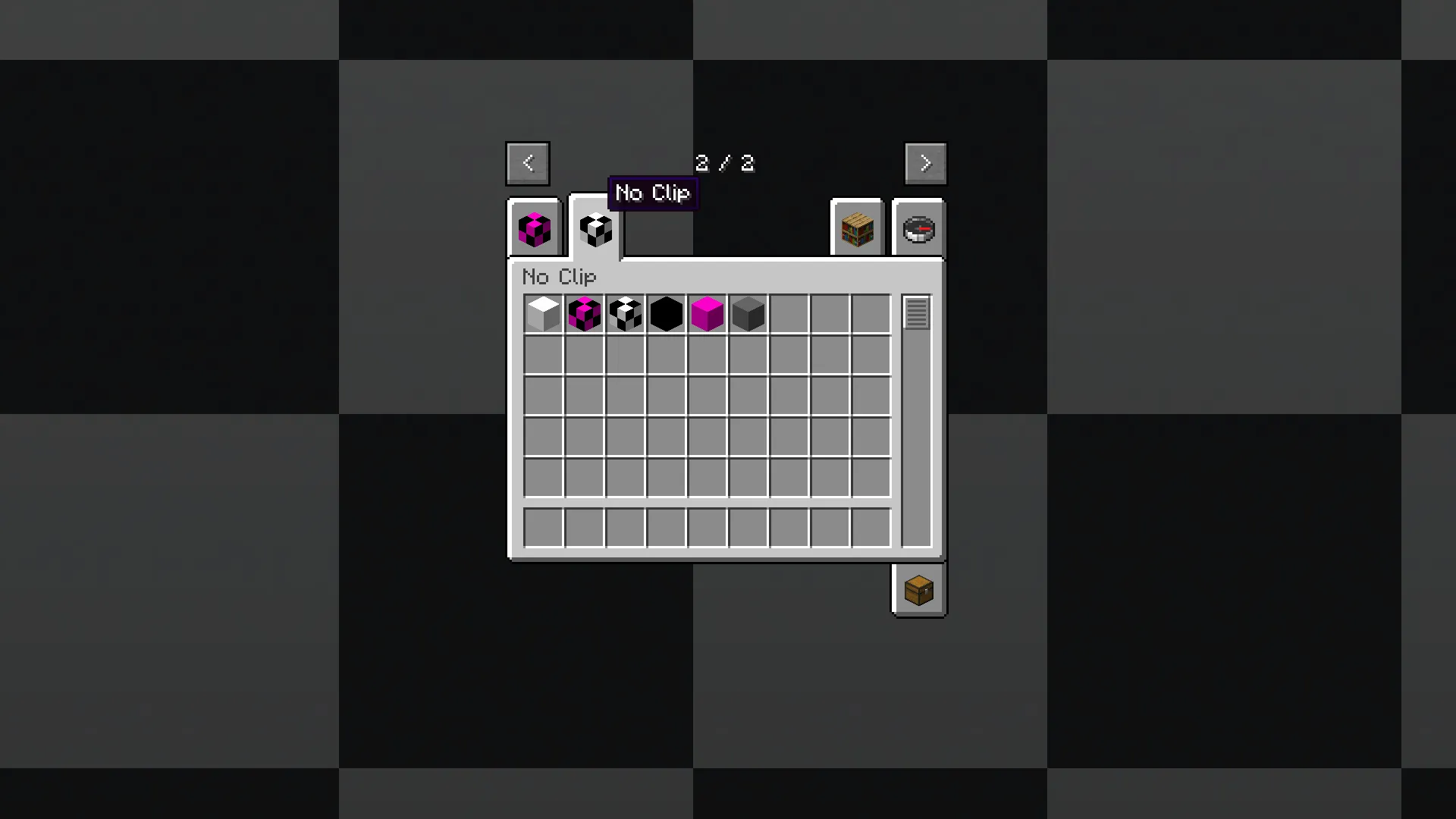1456x819 pixels.
Task: Open the bookshelf creative tab
Action: pyautogui.click(x=857, y=228)
